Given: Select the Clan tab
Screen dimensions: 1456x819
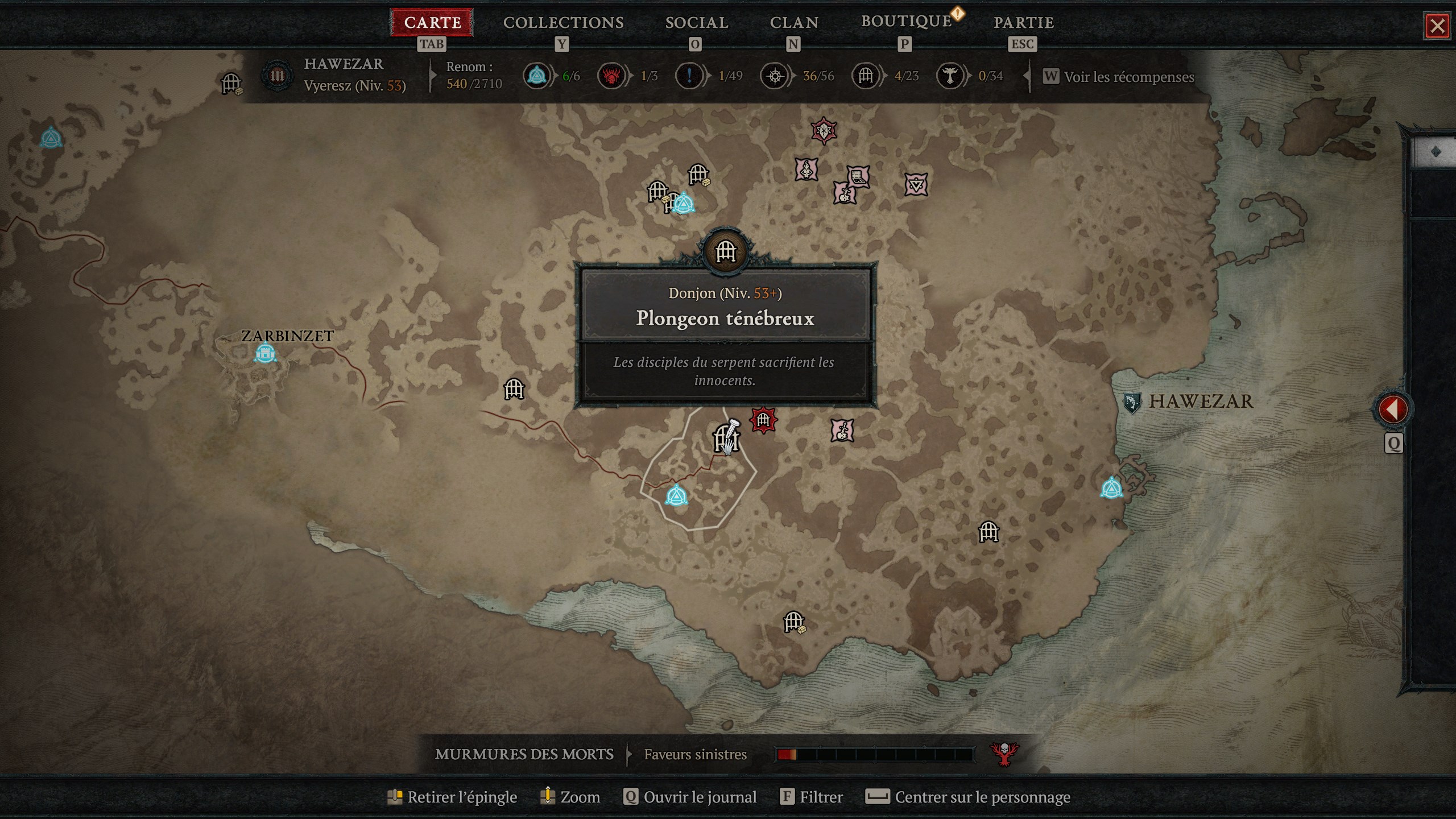Looking at the screenshot, I should (794, 23).
